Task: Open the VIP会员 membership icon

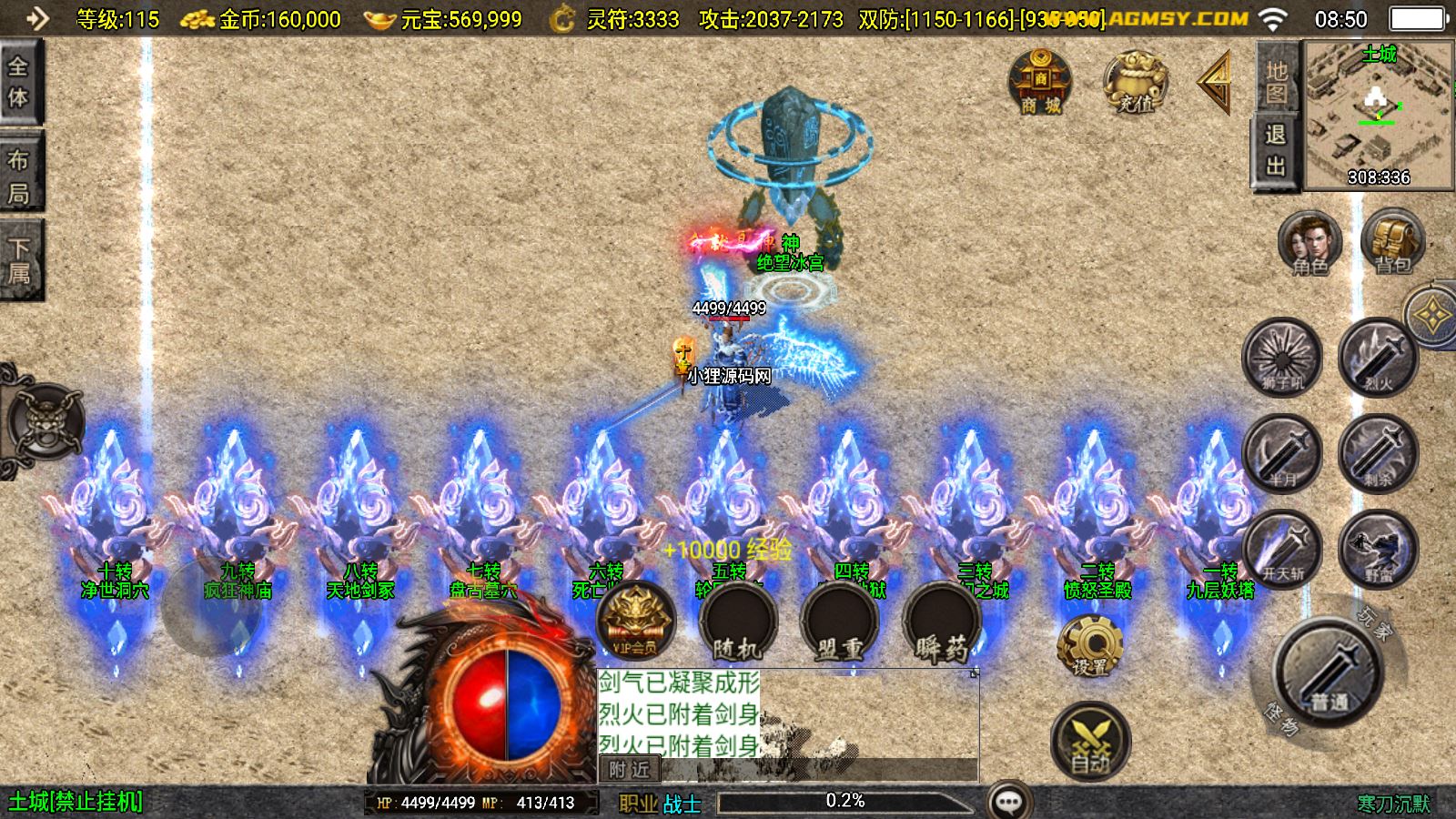Action: click(635, 621)
